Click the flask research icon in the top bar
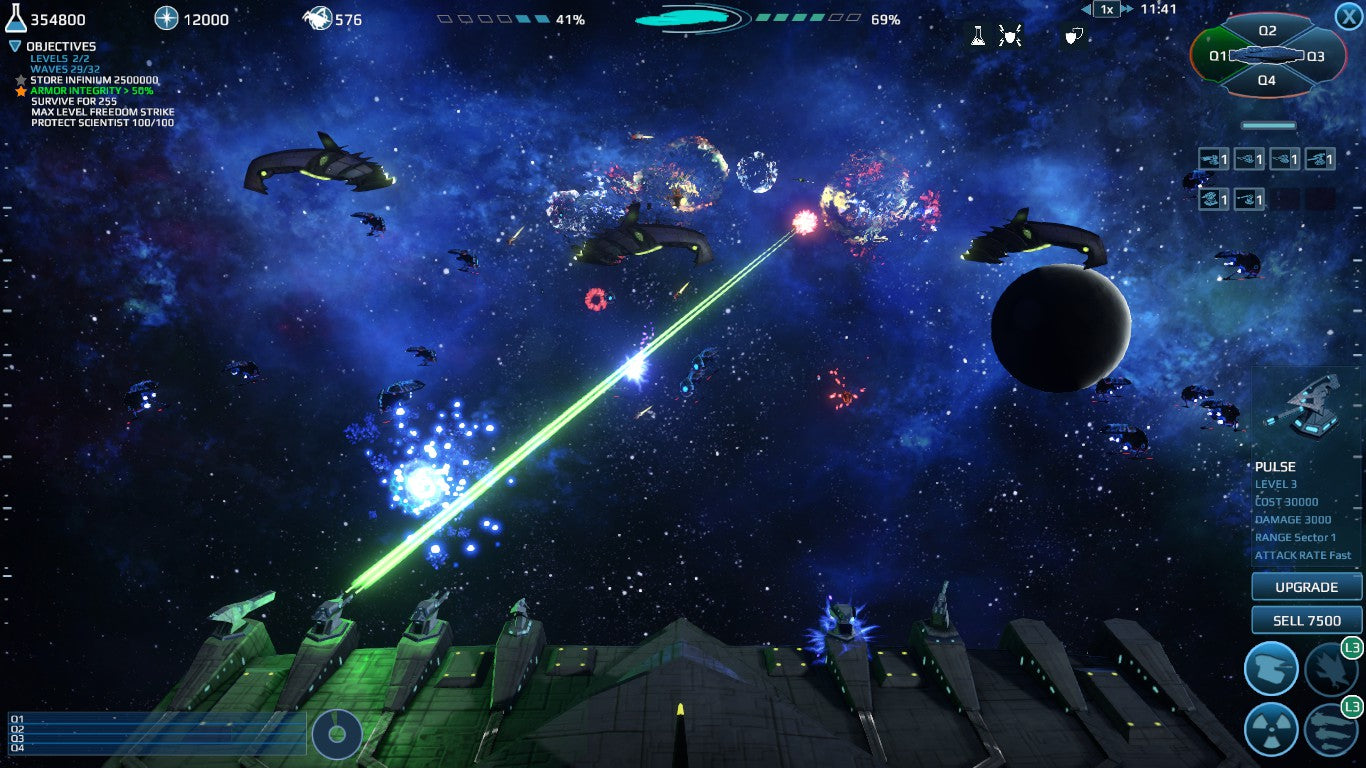This screenshot has height=768, width=1366. pyautogui.click(x=978, y=37)
